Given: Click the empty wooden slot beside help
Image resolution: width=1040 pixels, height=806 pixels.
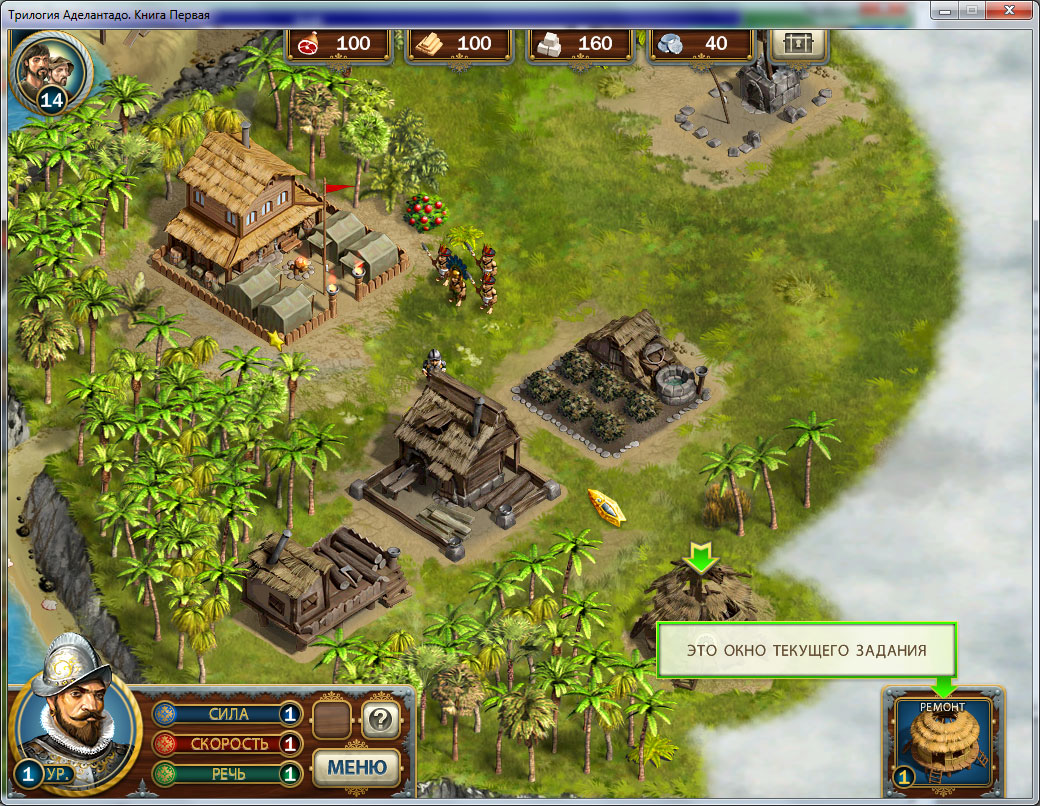Looking at the screenshot, I should point(331,718).
